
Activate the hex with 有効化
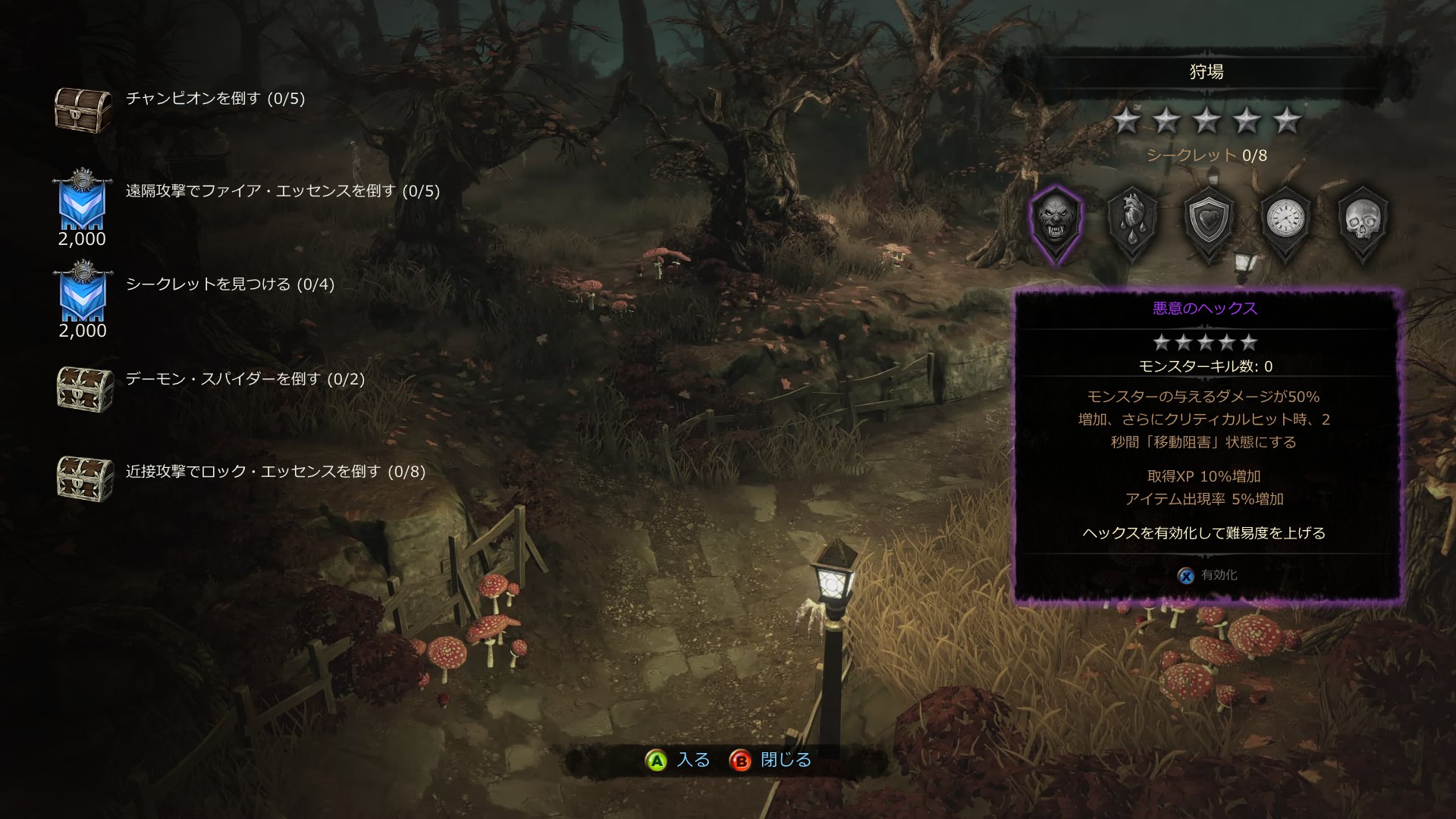[1208, 576]
